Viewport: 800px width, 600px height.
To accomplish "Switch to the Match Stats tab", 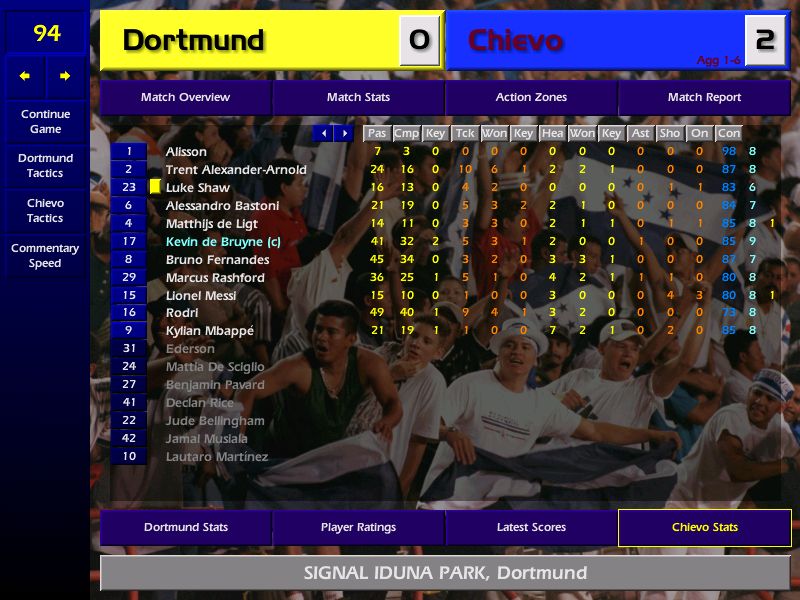I will 358,97.
